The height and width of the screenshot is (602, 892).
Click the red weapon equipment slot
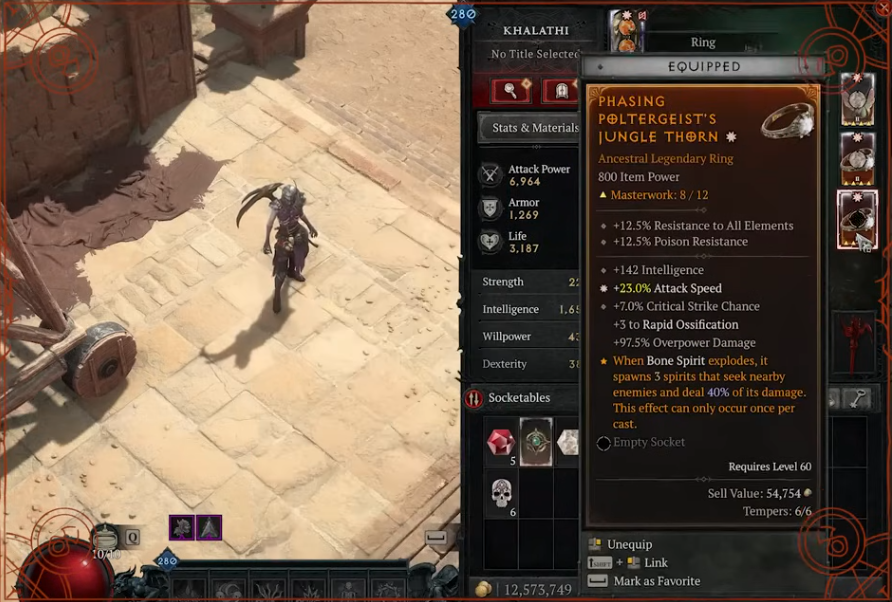point(857,335)
